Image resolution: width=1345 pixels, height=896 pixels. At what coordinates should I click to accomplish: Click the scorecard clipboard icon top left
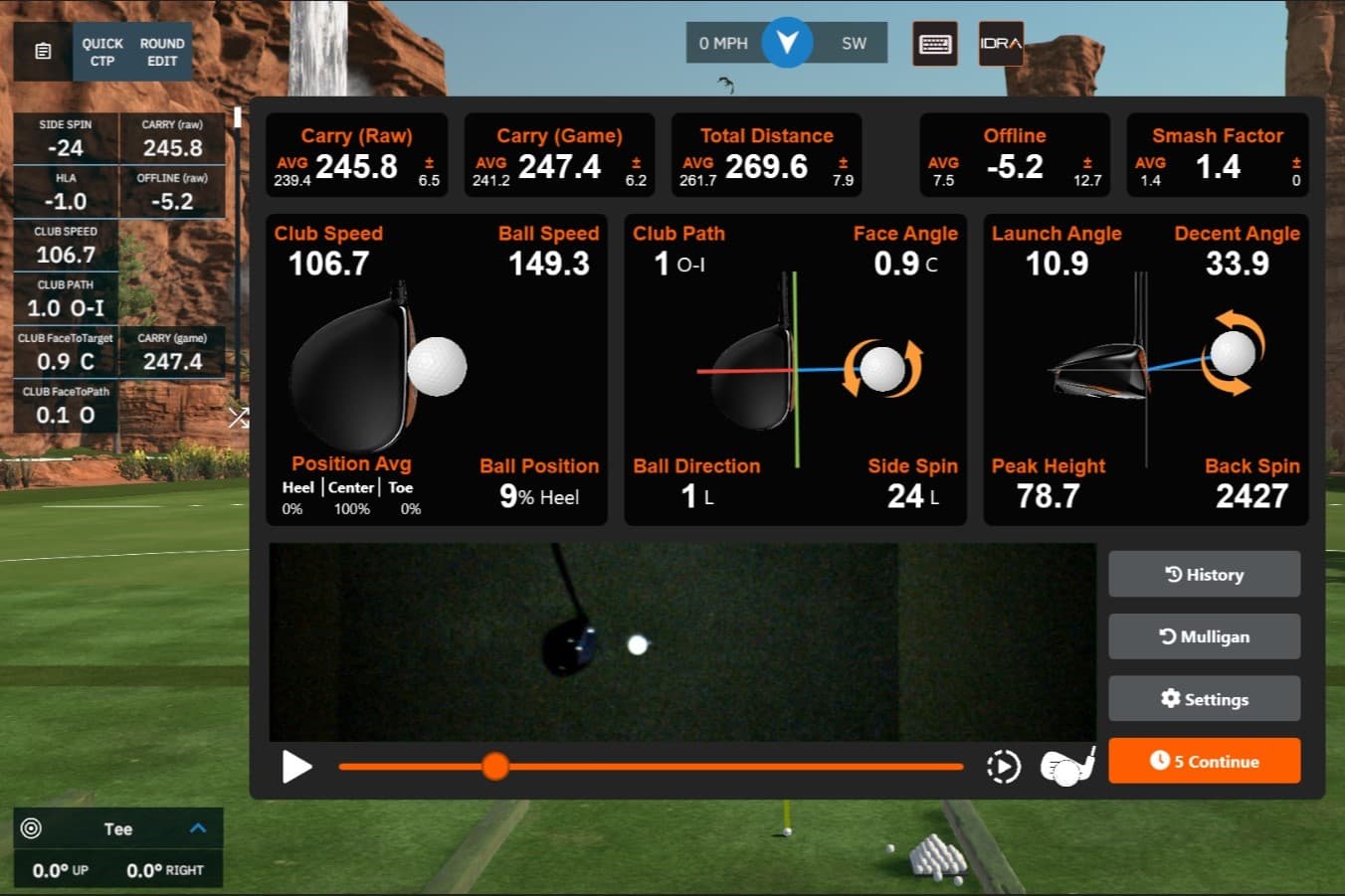(41, 51)
